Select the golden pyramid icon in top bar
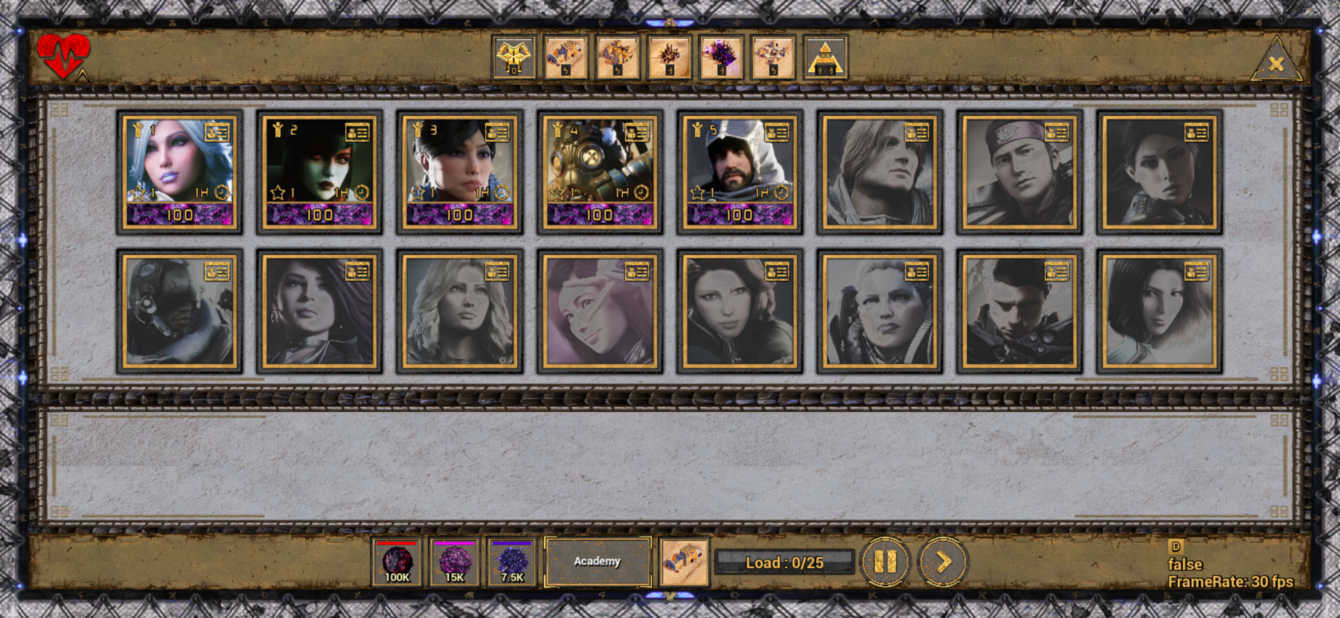This screenshot has height=618, width=1340. (x=826, y=58)
